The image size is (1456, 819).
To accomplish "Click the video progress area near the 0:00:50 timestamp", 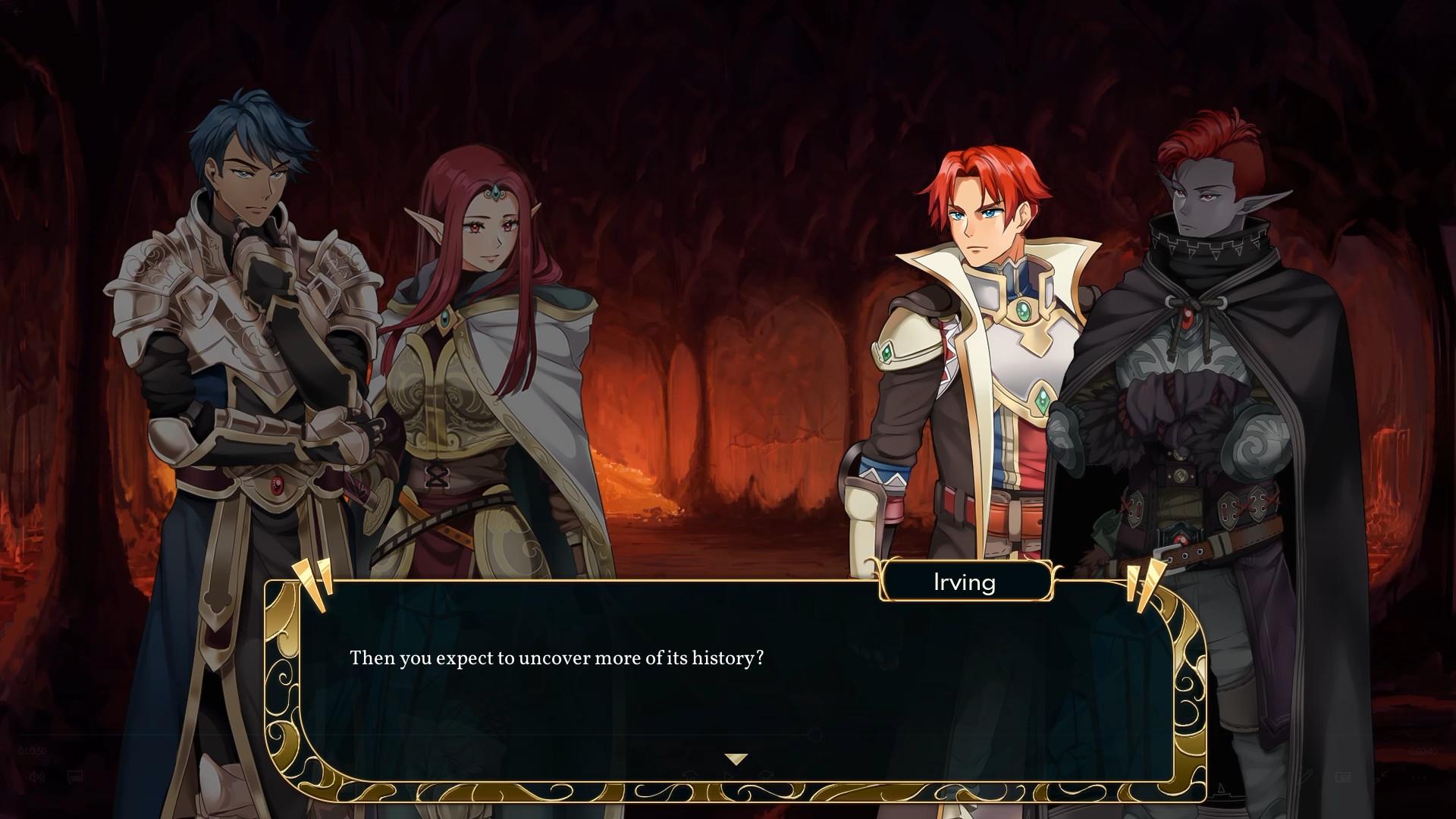I will [32, 749].
